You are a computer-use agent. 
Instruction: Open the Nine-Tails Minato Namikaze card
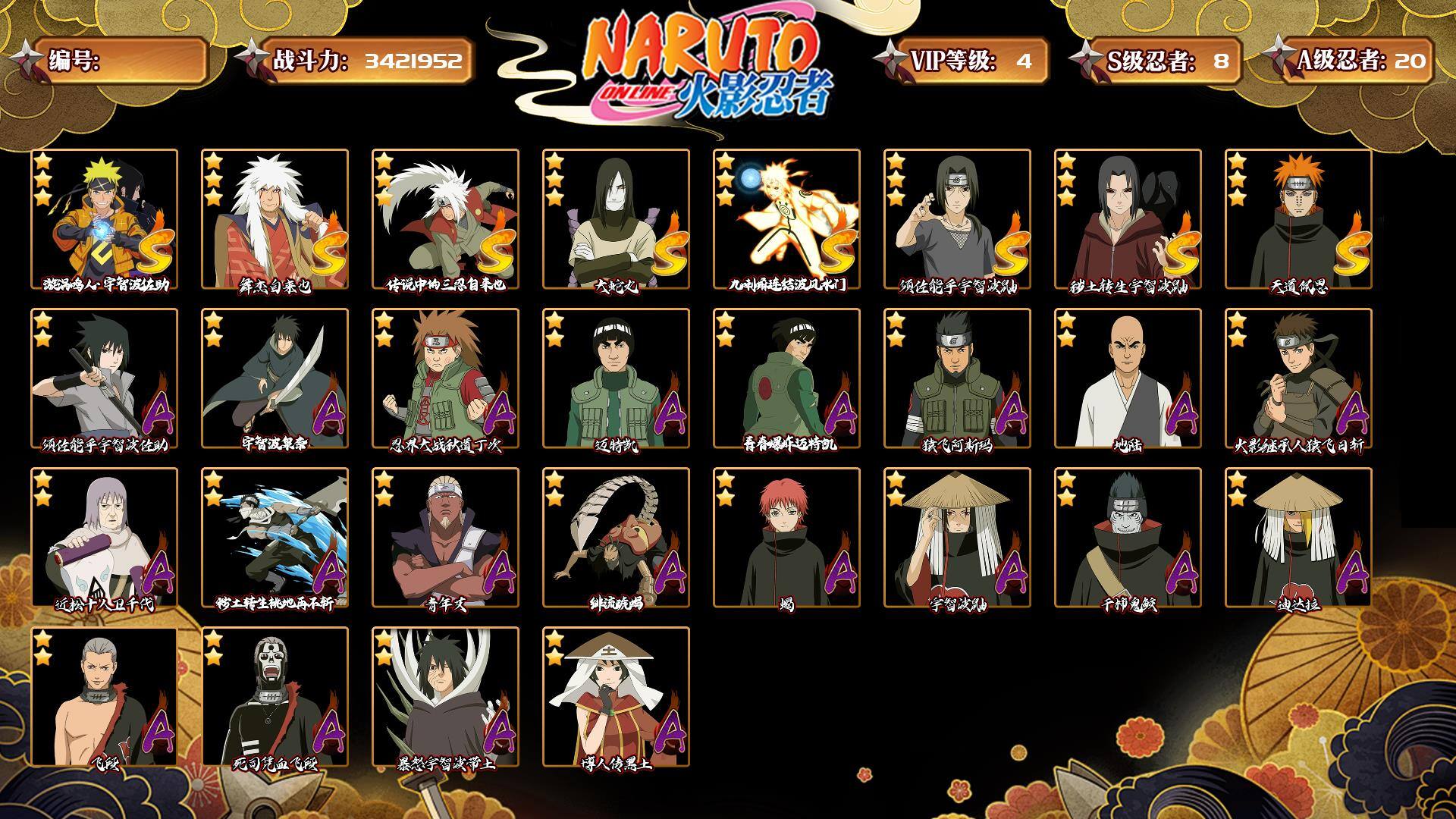786,219
